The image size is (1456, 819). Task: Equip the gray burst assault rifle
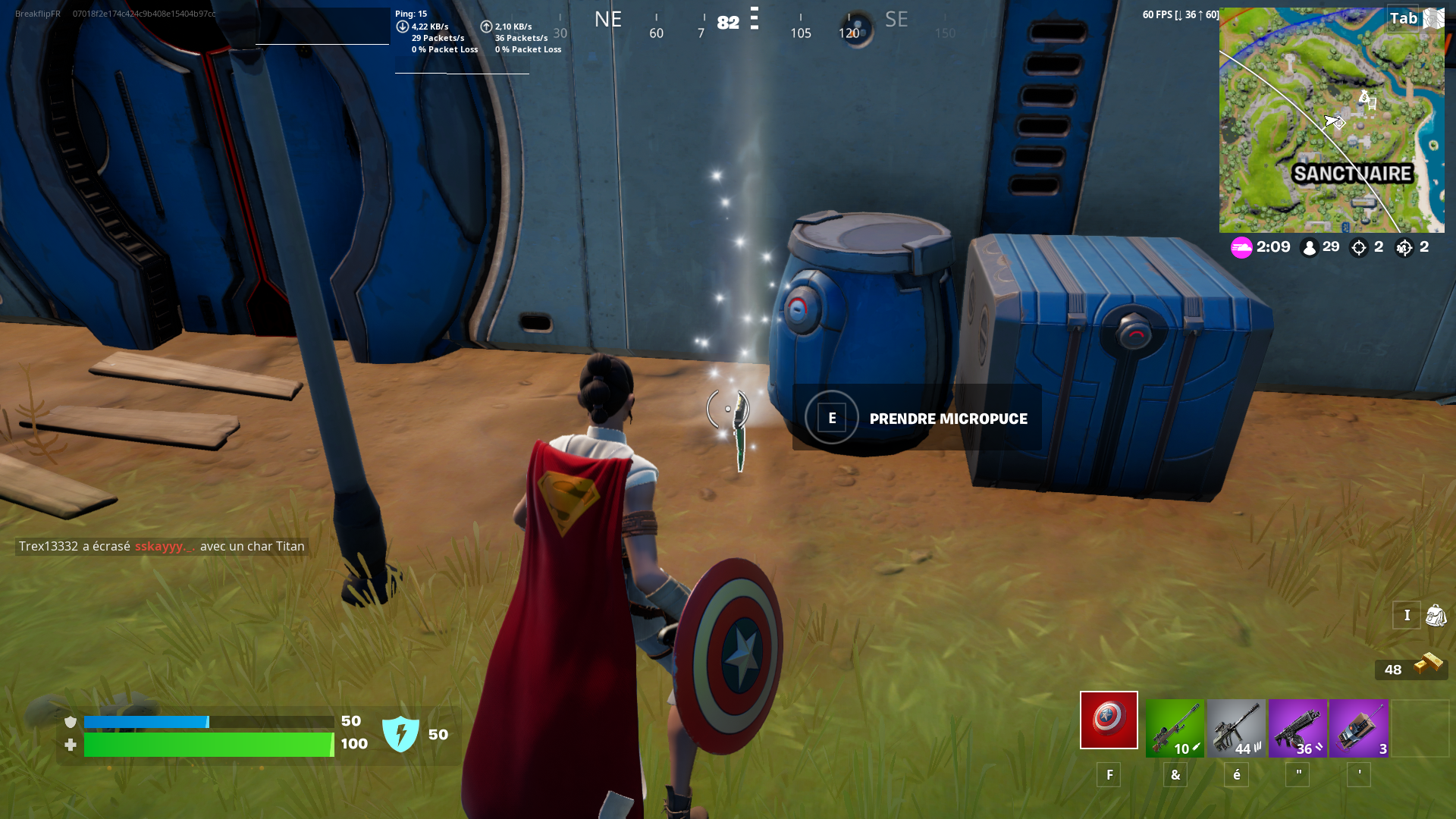(1235, 724)
